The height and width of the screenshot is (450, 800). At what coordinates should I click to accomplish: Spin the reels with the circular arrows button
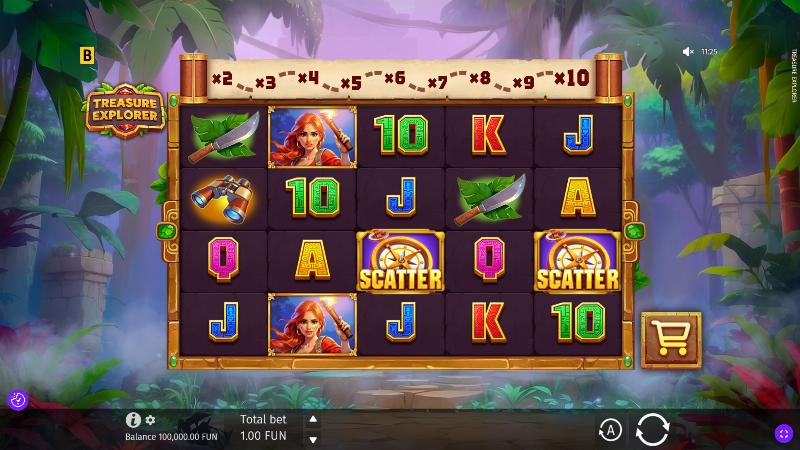coord(652,430)
